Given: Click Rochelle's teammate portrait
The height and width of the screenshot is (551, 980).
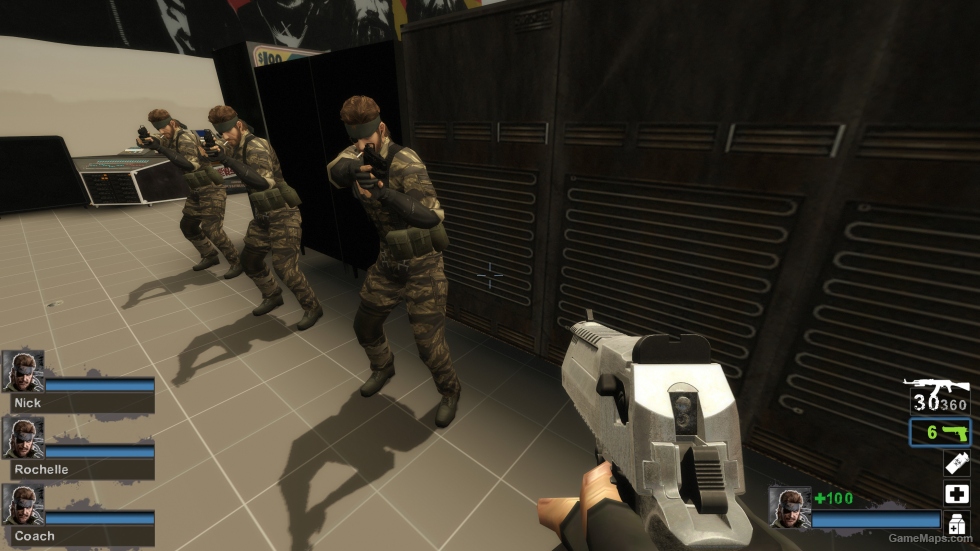Looking at the screenshot, I should tap(22, 437).
